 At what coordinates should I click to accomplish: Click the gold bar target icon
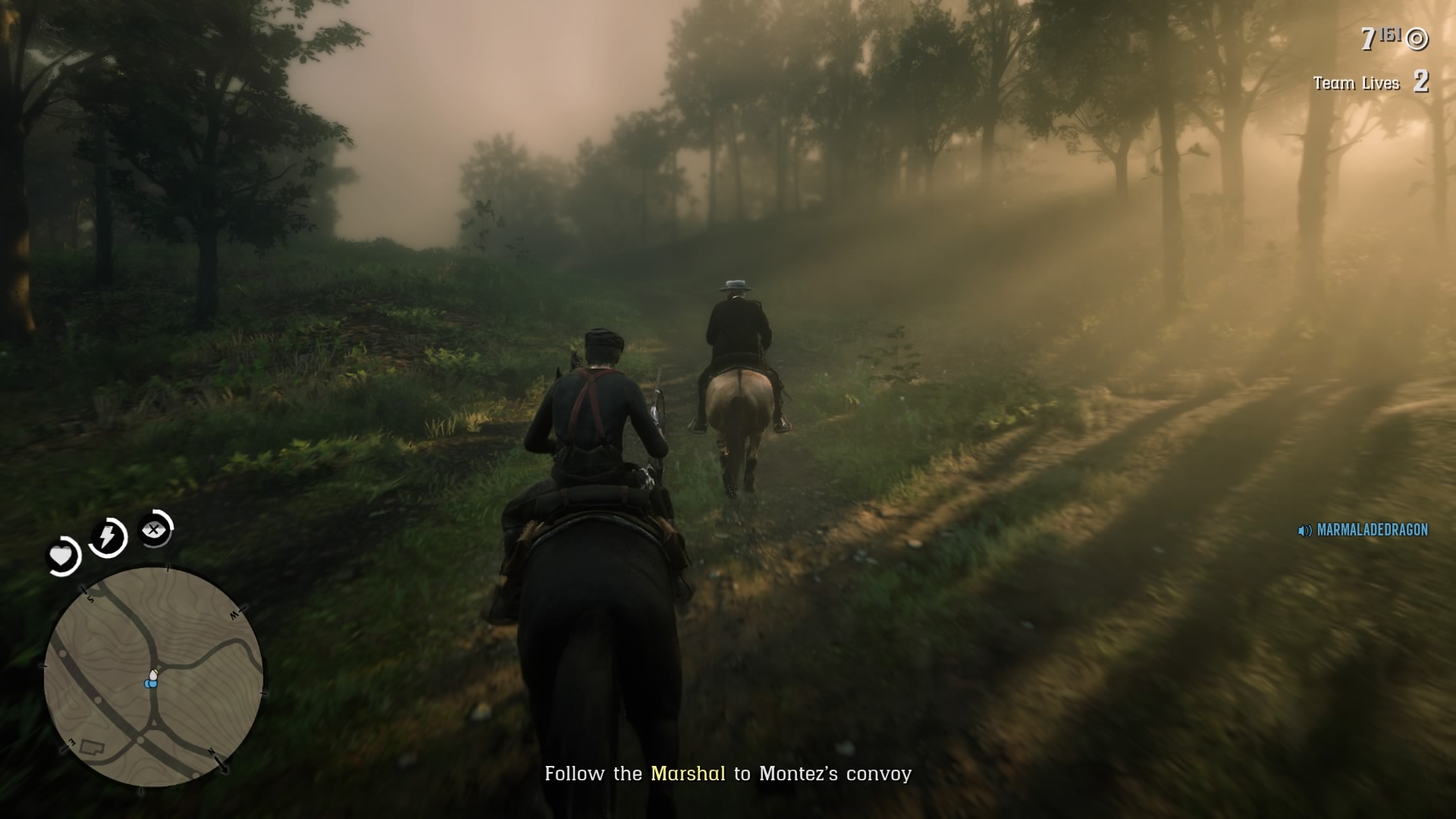click(1418, 39)
